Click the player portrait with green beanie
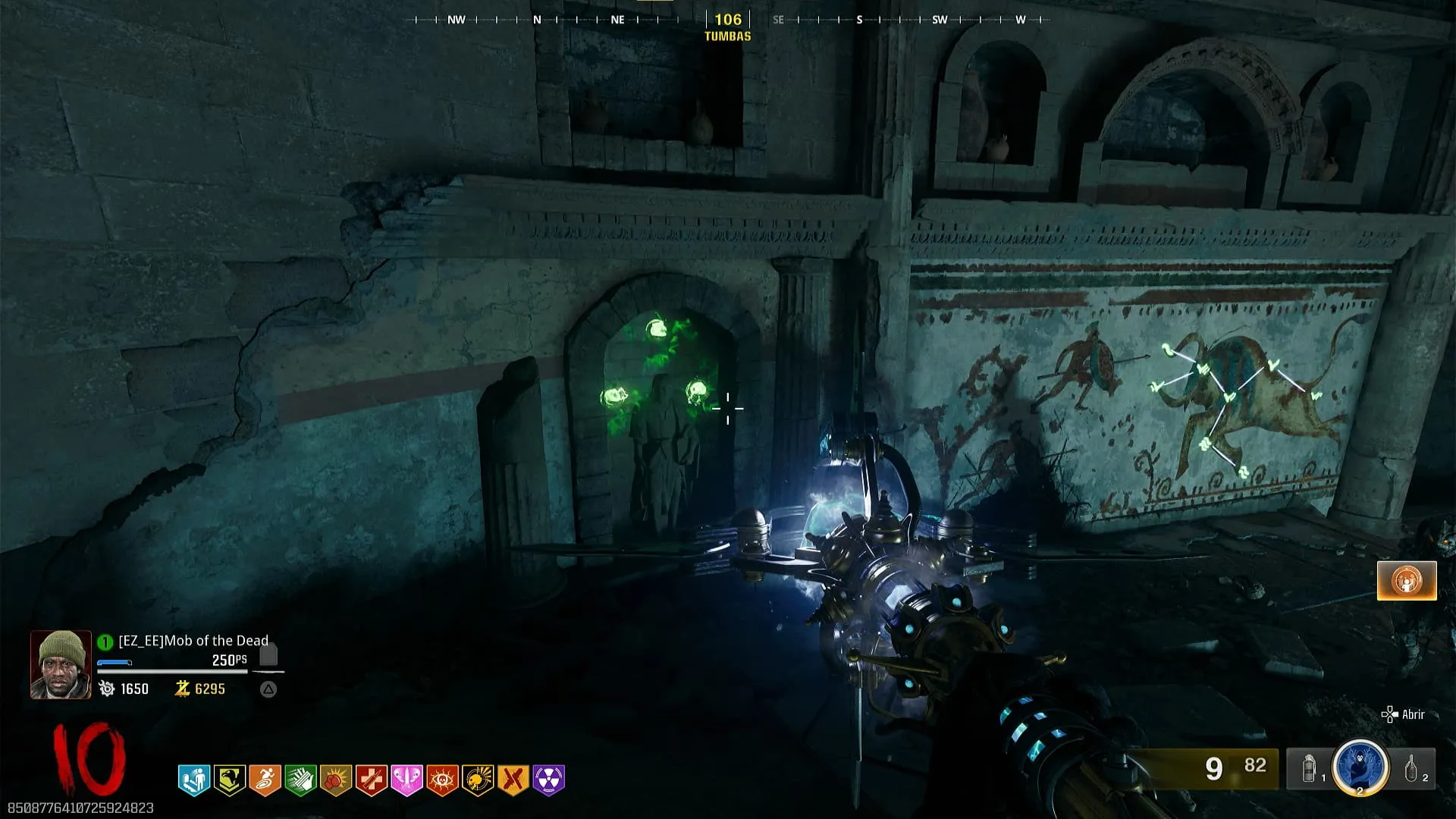The height and width of the screenshot is (819, 1456). (x=61, y=664)
